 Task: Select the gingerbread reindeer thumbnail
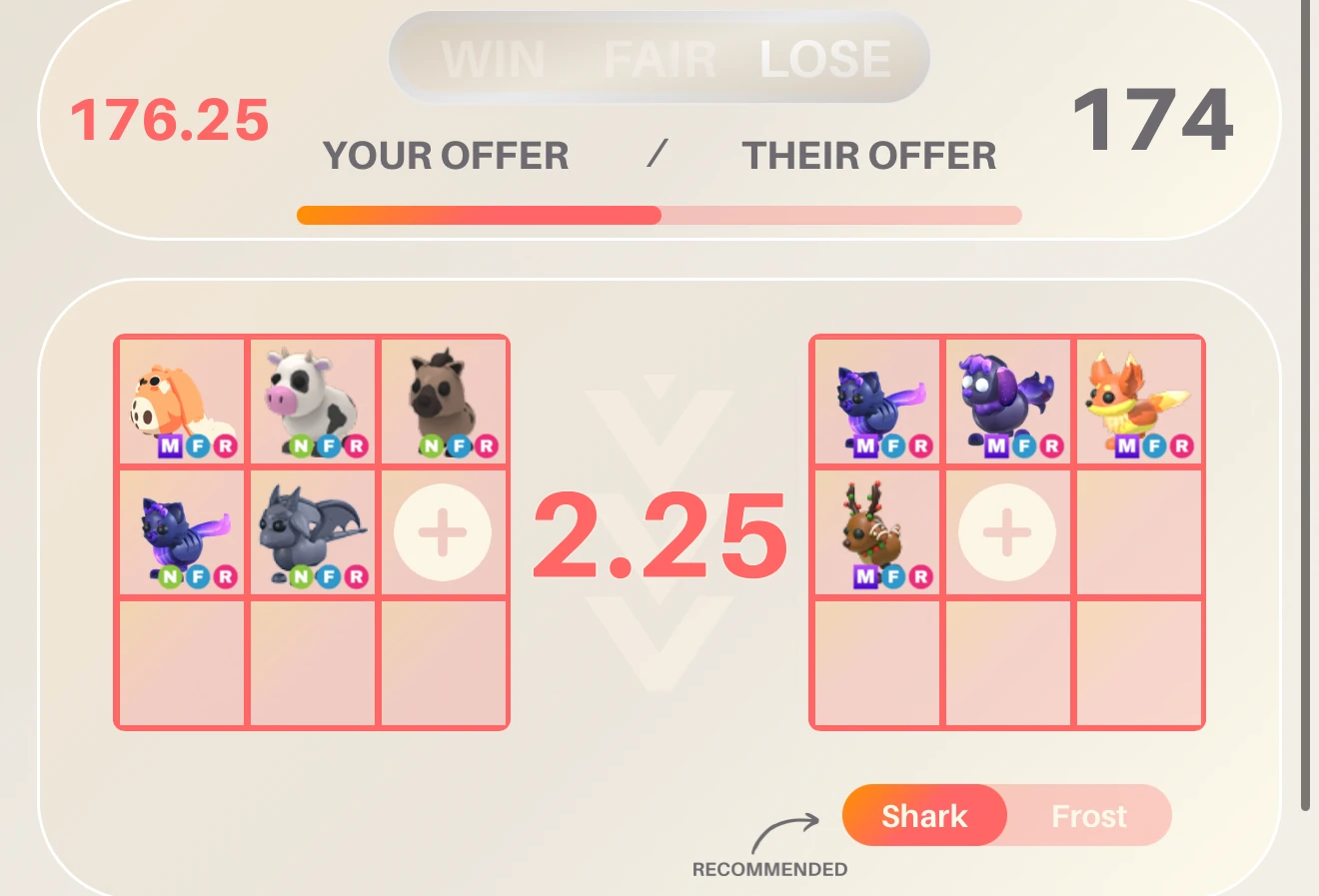[x=877, y=532]
